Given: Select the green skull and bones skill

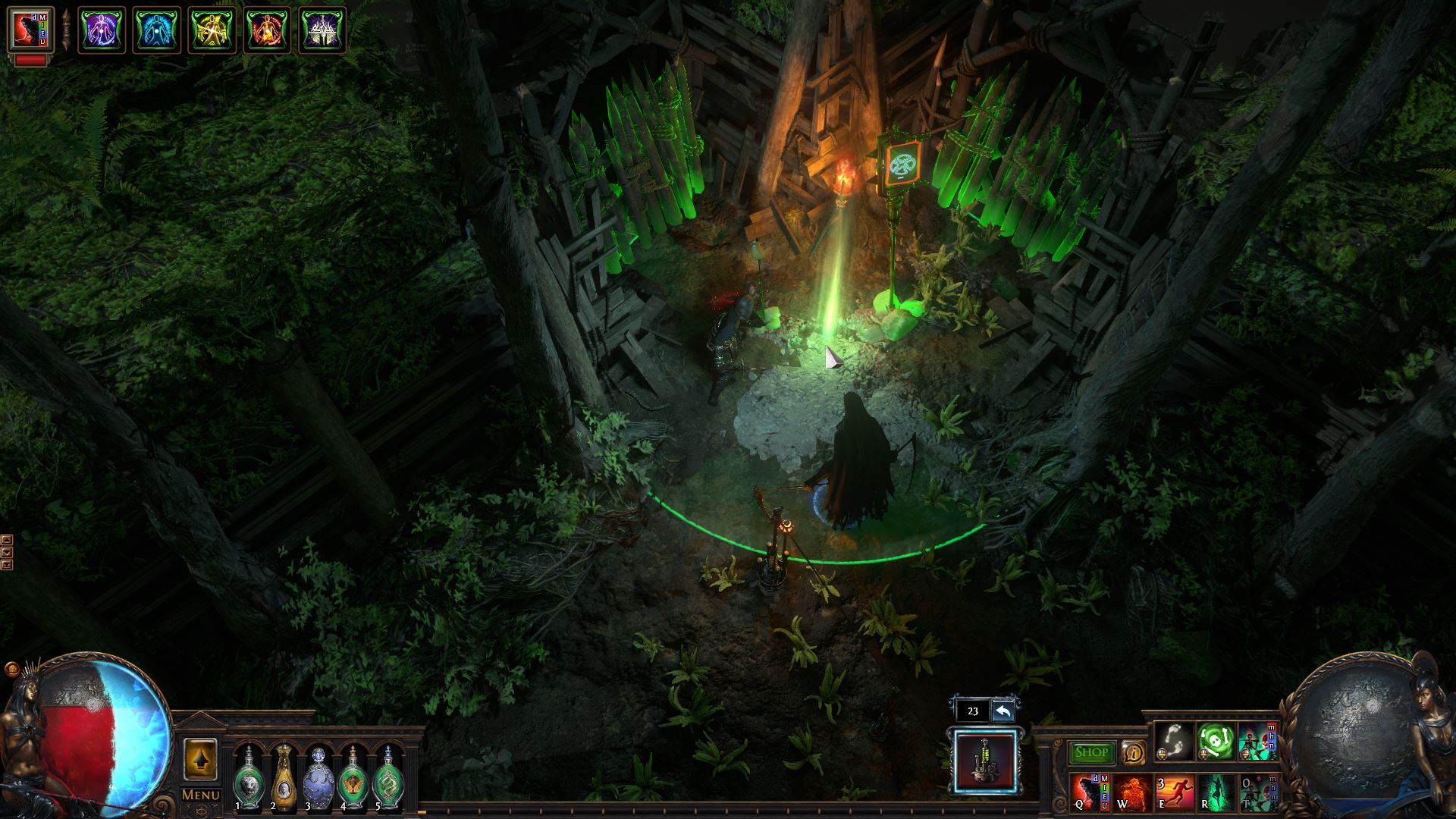Looking at the screenshot, I should click(x=1216, y=741).
